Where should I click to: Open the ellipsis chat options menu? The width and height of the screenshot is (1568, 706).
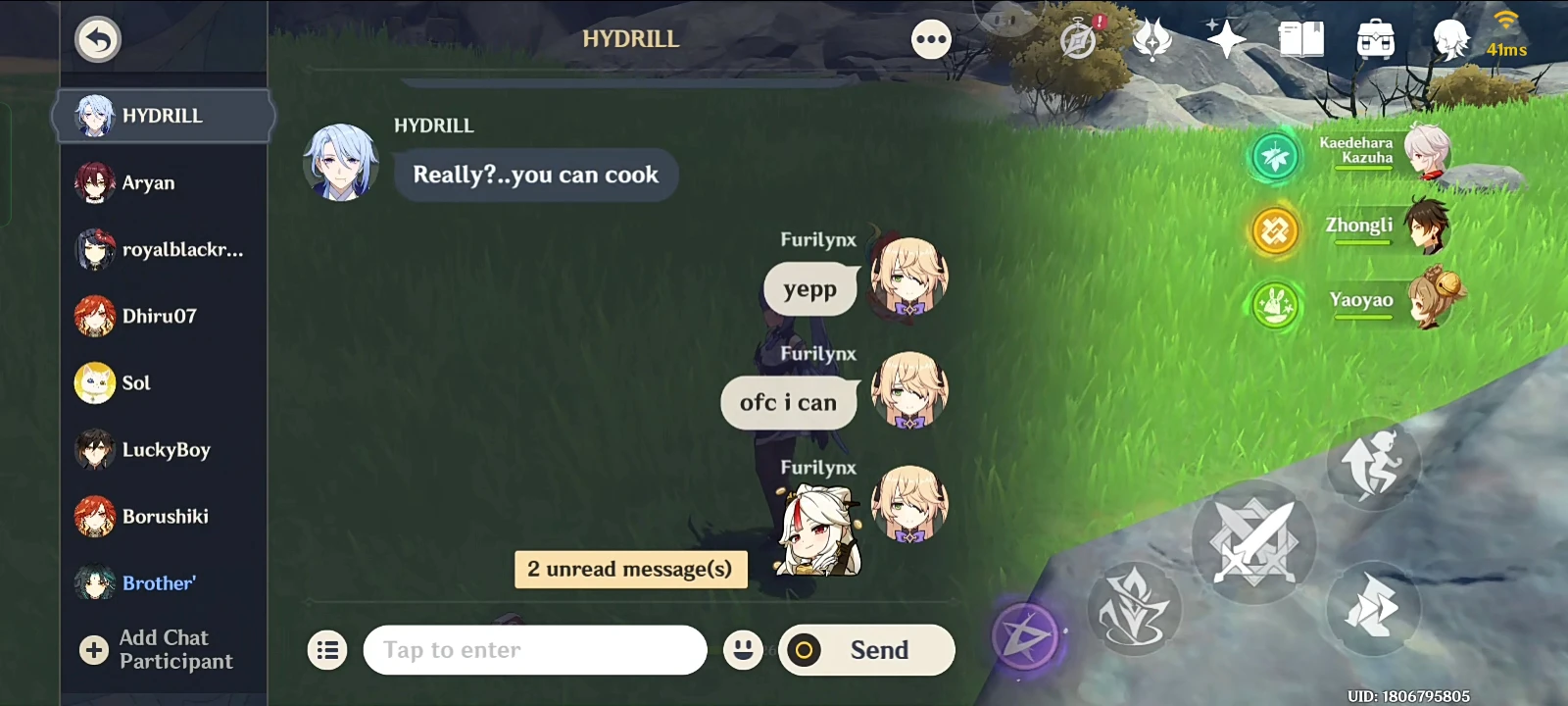coord(930,39)
